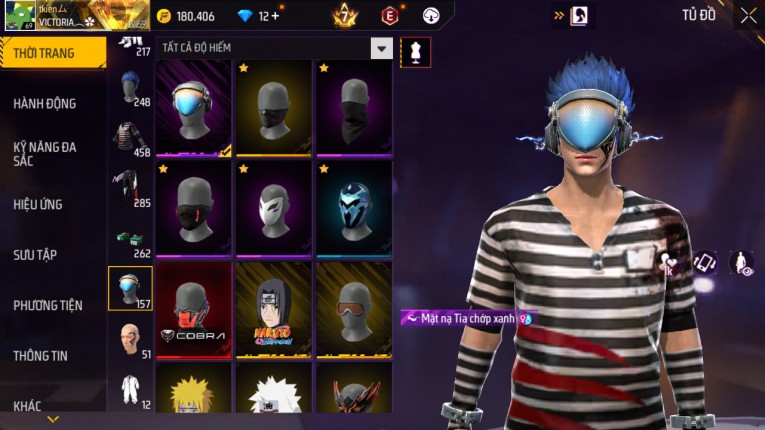Click the mannequin preview toggle icon
765x430 pixels.
click(x=415, y=52)
